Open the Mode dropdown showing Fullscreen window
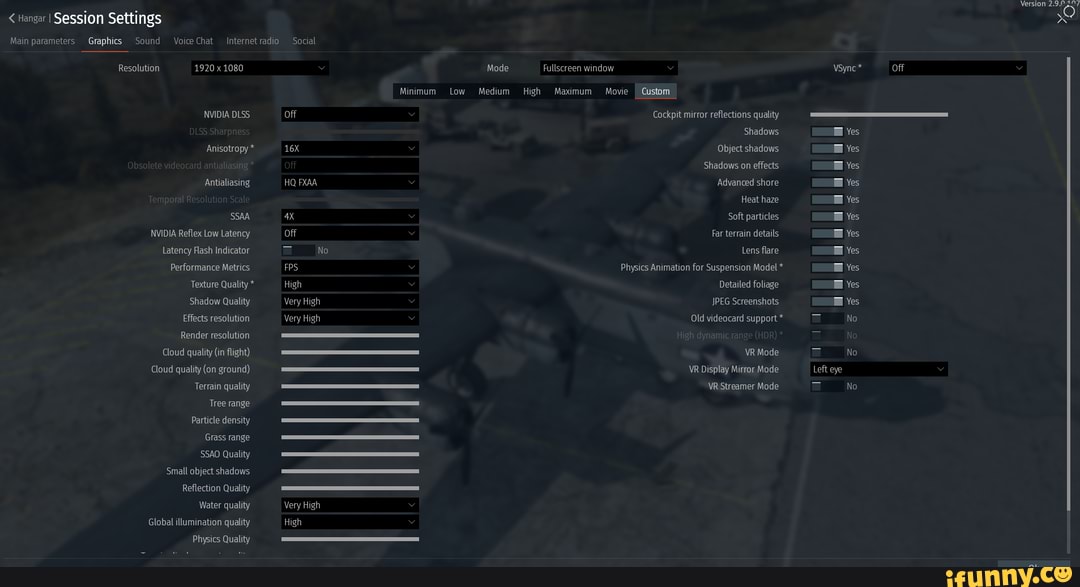1080x587 pixels. (x=608, y=68)
